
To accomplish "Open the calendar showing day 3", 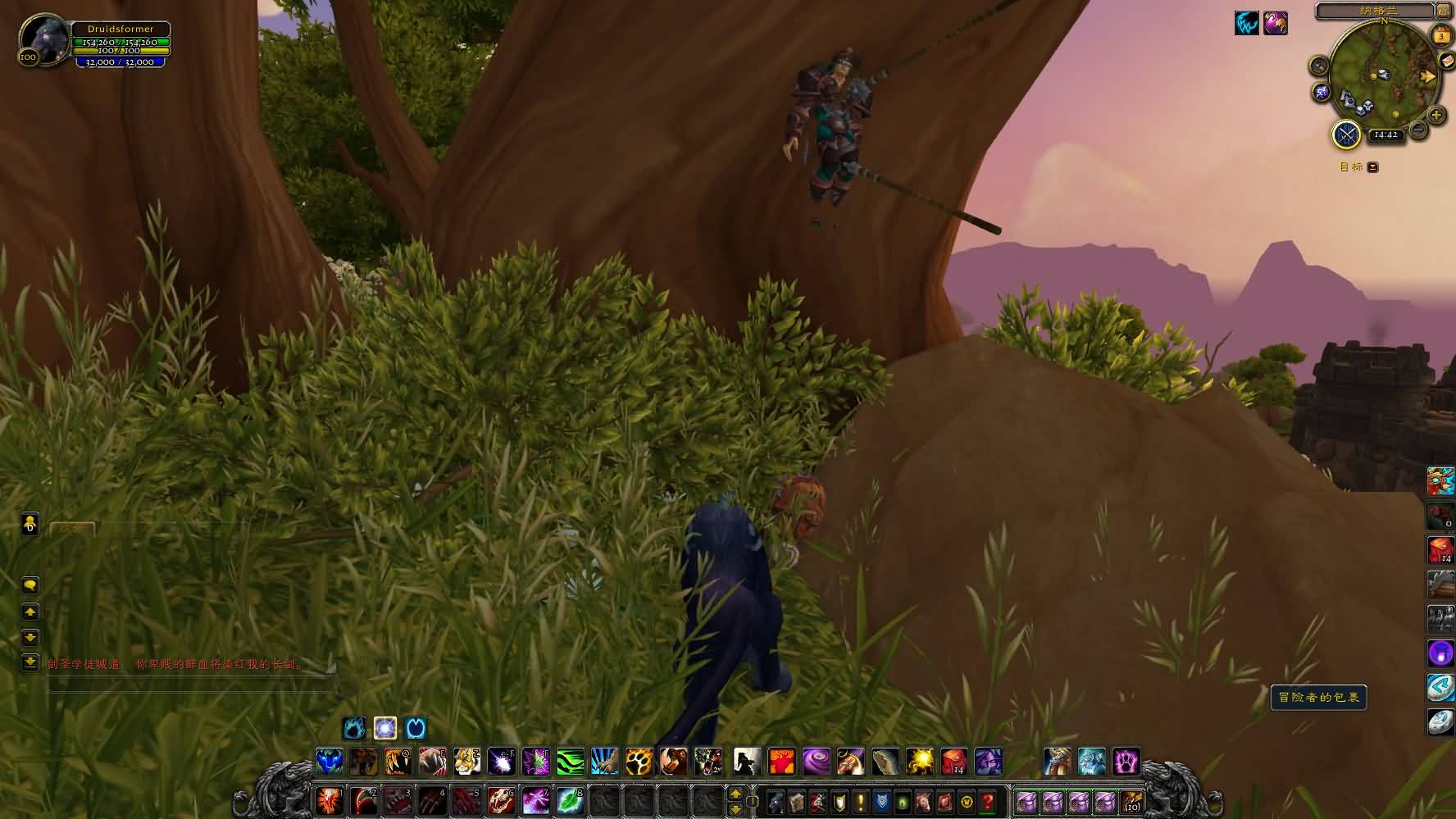I will [x=1440, y=35].
